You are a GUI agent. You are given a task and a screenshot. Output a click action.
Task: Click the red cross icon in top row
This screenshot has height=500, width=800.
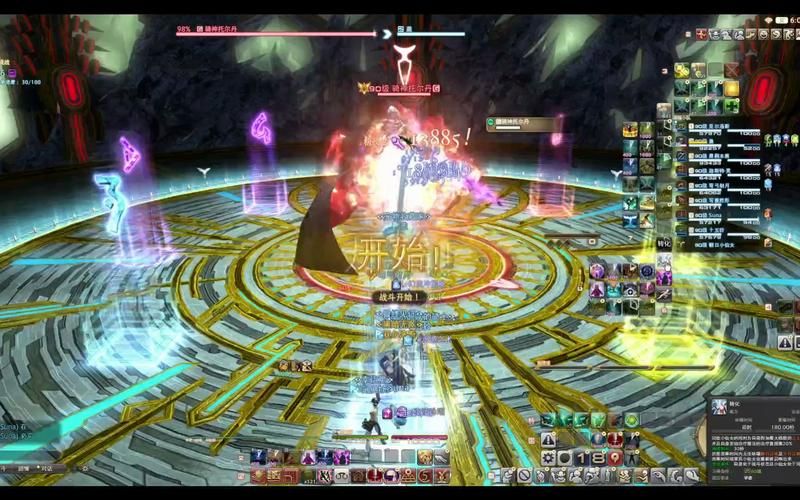tap(702, 35)
